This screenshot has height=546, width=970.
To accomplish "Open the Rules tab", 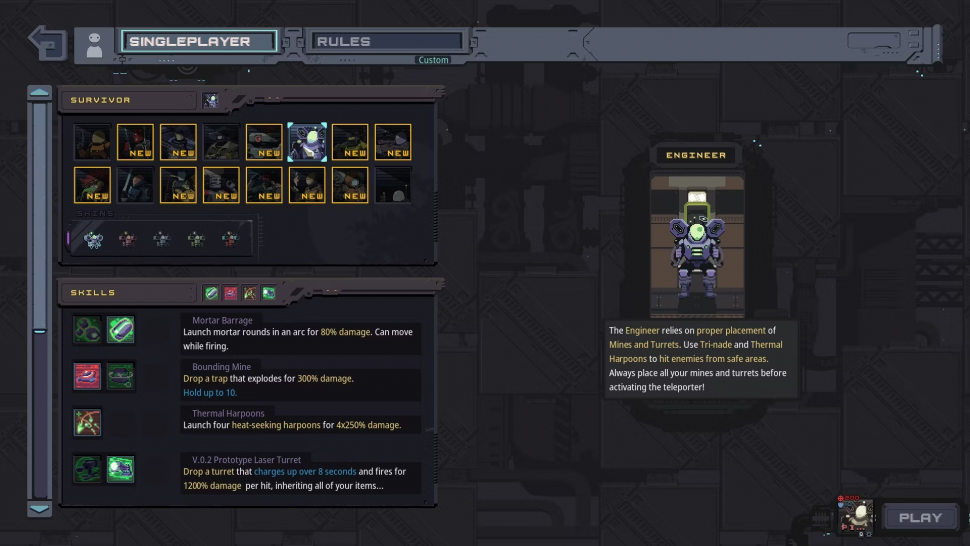I will [x=387, y=42].
